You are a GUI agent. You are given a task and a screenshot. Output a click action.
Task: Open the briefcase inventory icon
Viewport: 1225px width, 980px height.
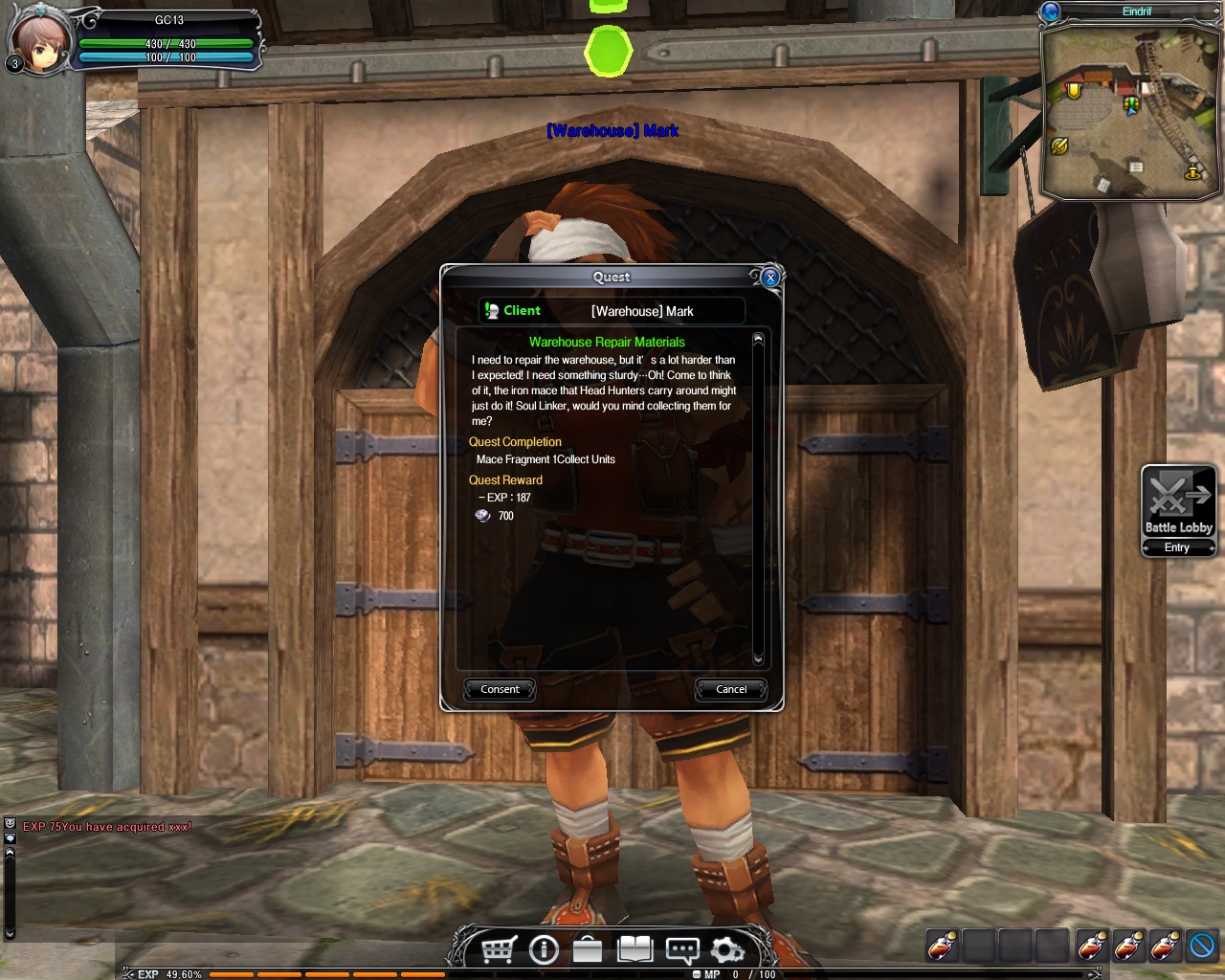[588, 949]
